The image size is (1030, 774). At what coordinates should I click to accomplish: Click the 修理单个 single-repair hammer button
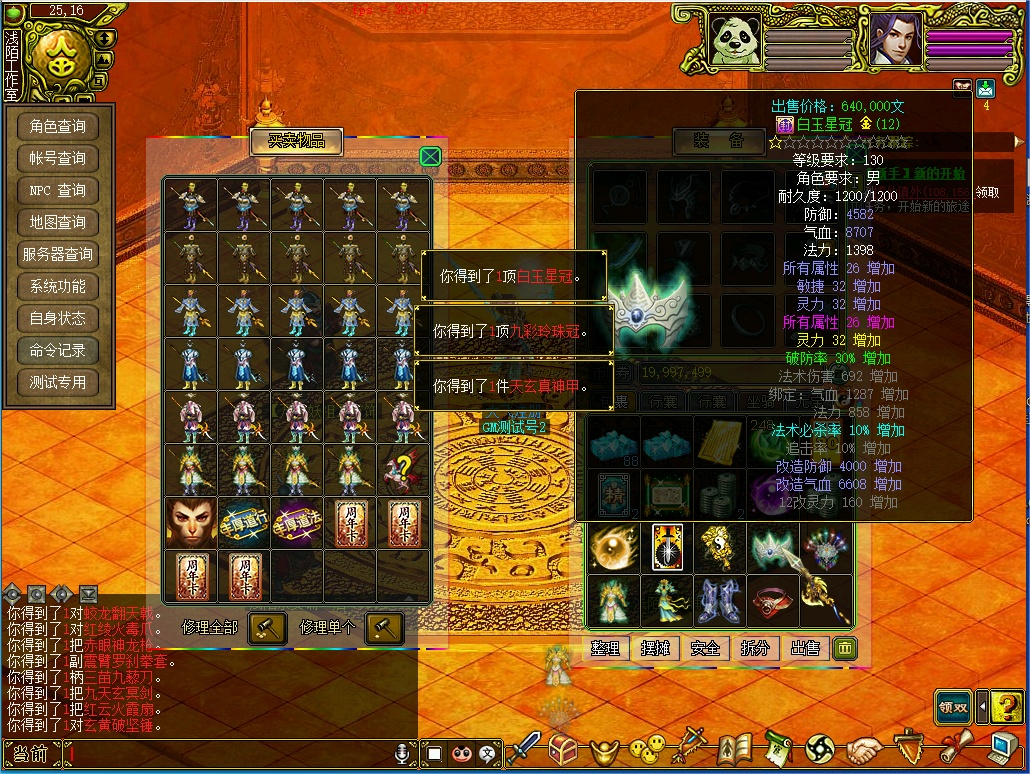[384, 628]
